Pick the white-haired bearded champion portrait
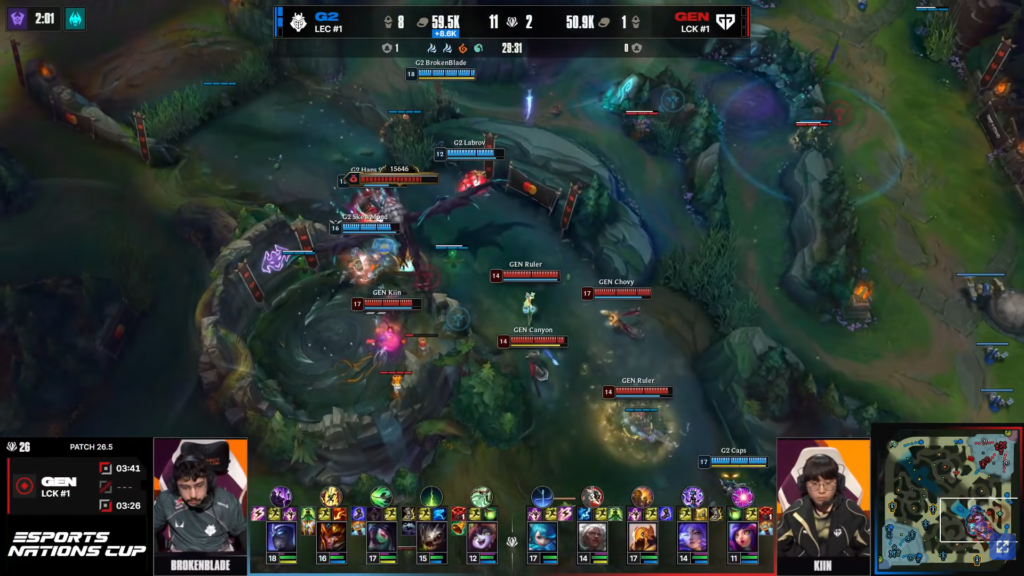The image size is (1024, 576). click(x=592, y=538)
